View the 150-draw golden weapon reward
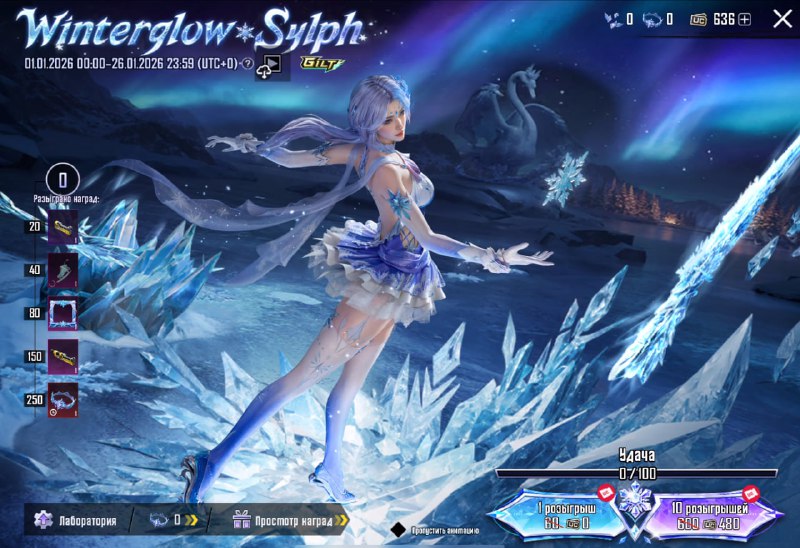 [x=63, y=356]
